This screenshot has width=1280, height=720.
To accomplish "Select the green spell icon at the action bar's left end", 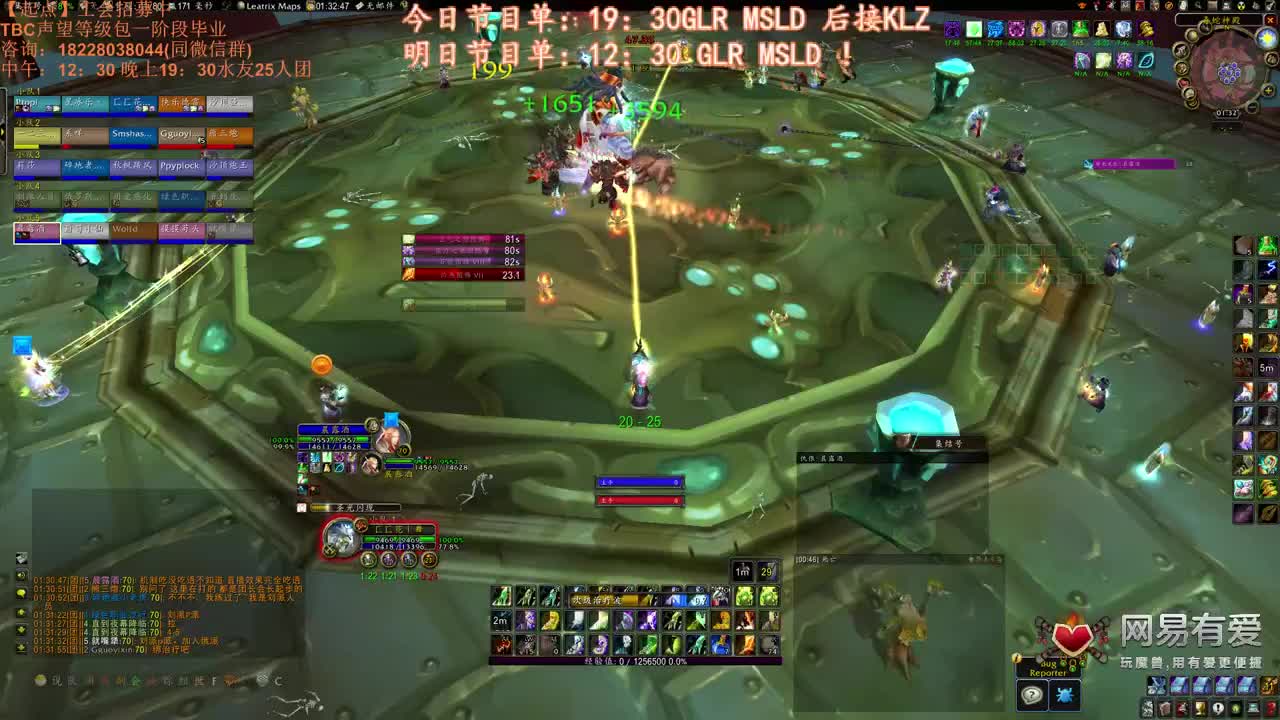I will tap(499, 594).
